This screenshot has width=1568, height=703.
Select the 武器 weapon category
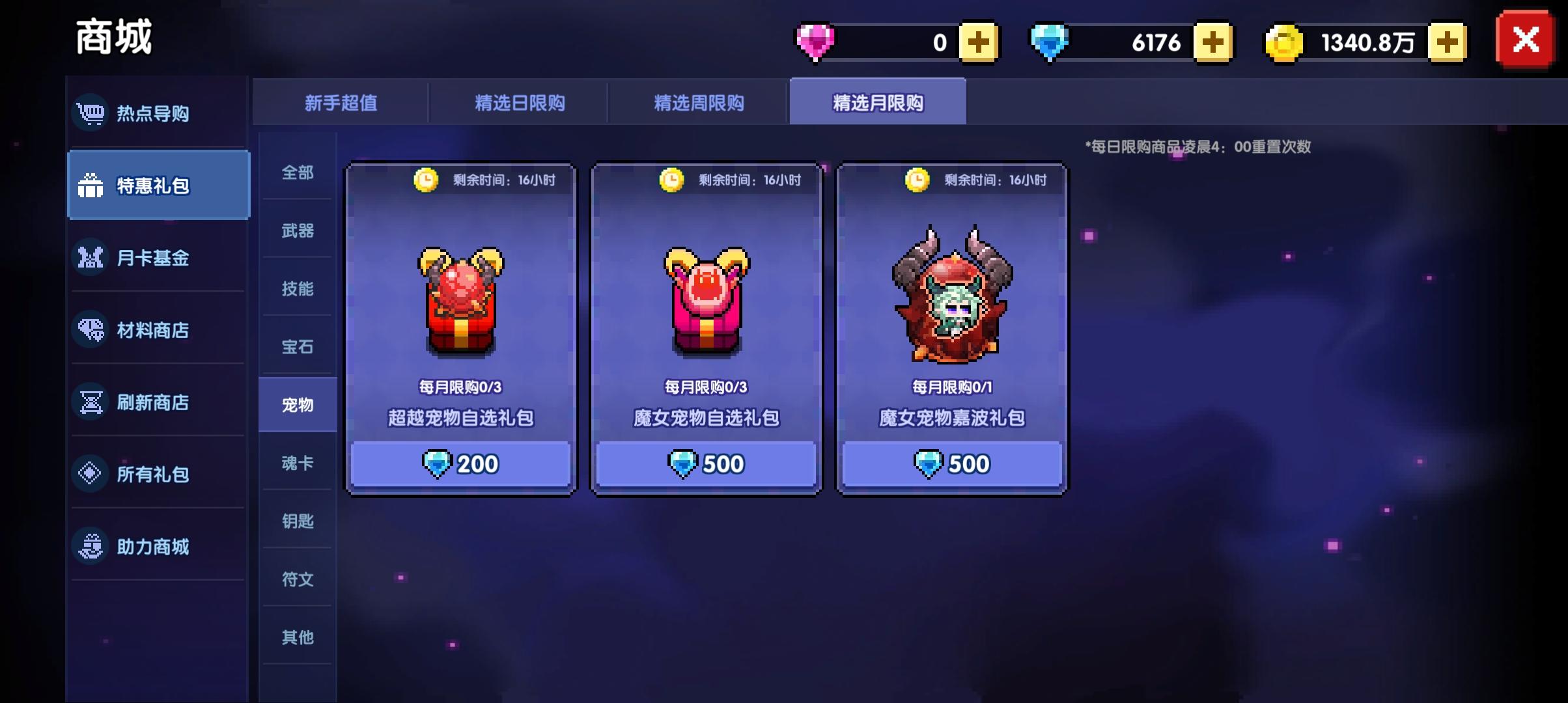[298, 232]
